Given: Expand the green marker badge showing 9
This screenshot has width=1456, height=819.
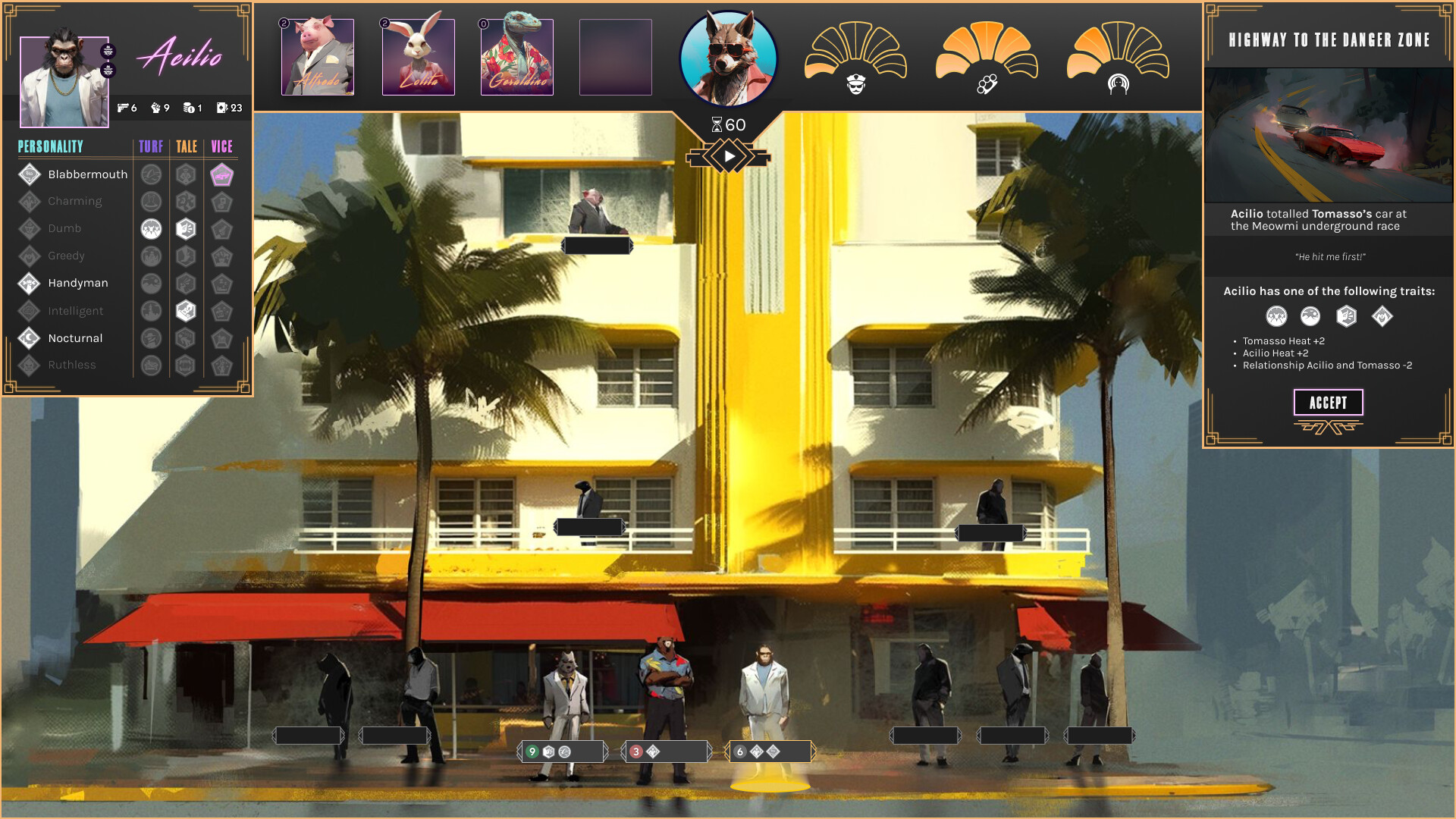Looking at the screenshot, I should coord(533,752).
